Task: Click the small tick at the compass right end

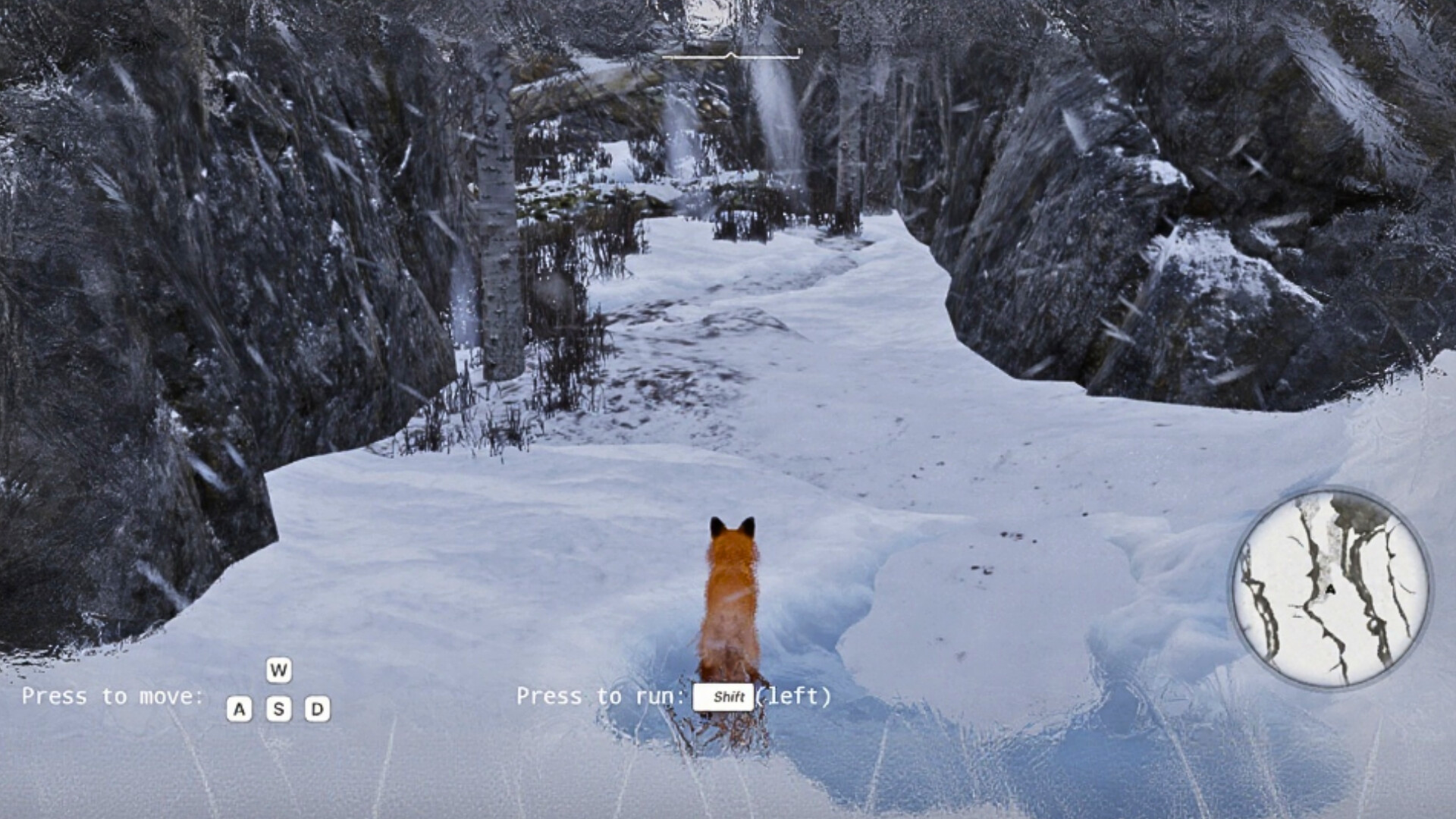Action: (x=799, y=53)
